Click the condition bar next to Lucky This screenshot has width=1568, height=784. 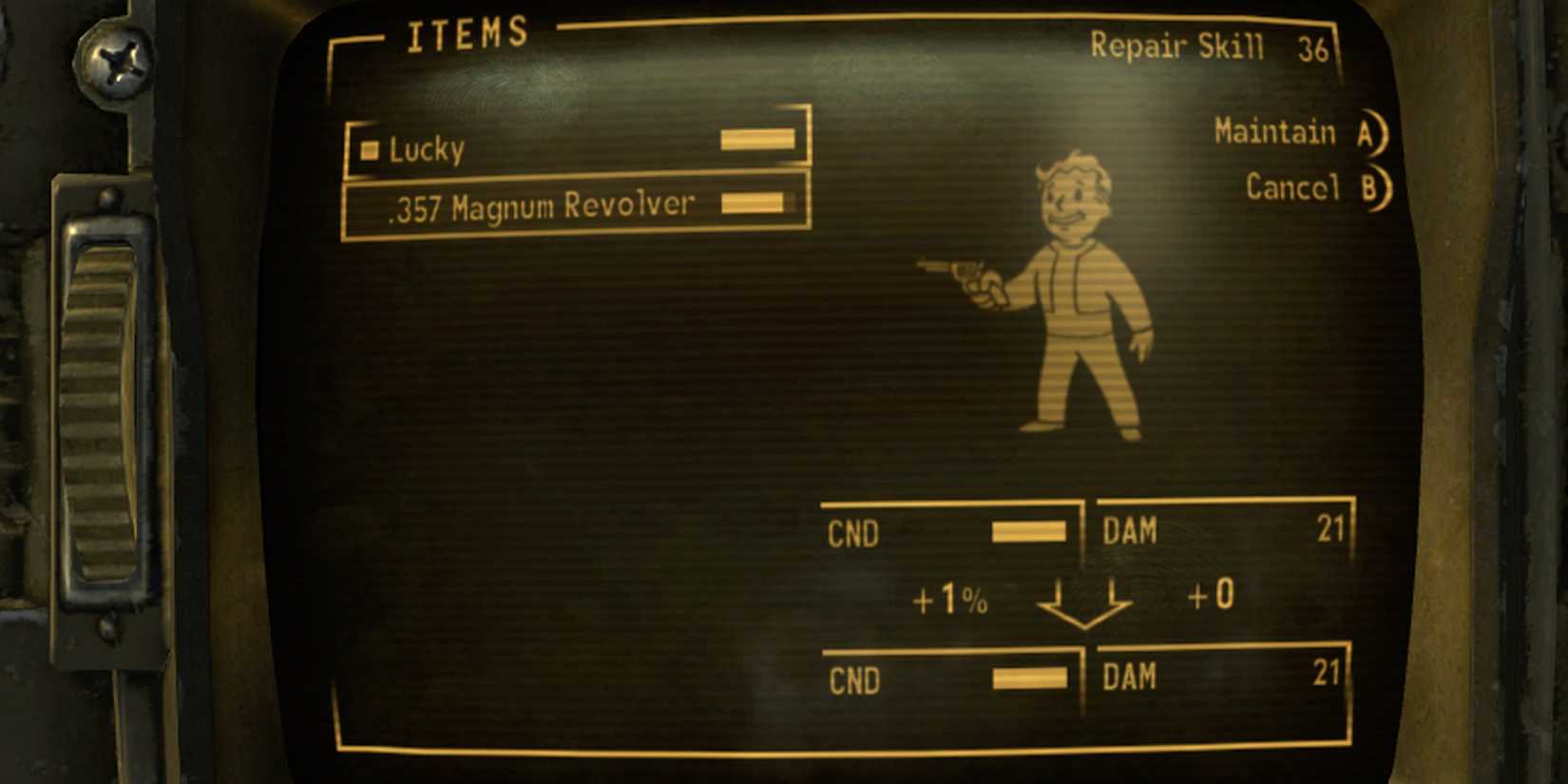(757, 138)
